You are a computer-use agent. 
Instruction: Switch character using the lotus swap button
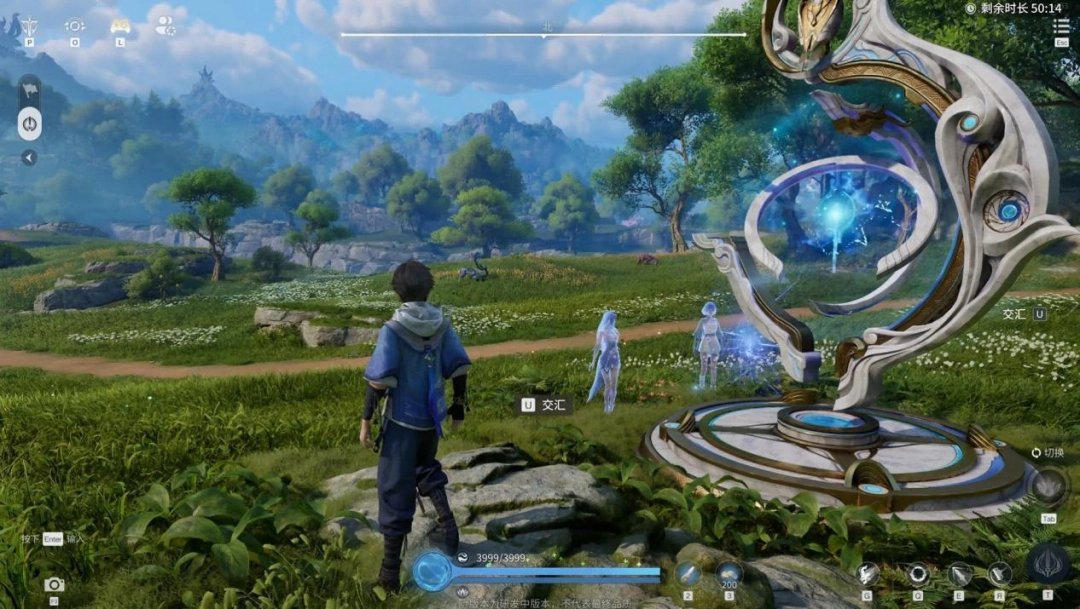(x=1049, y=487)
